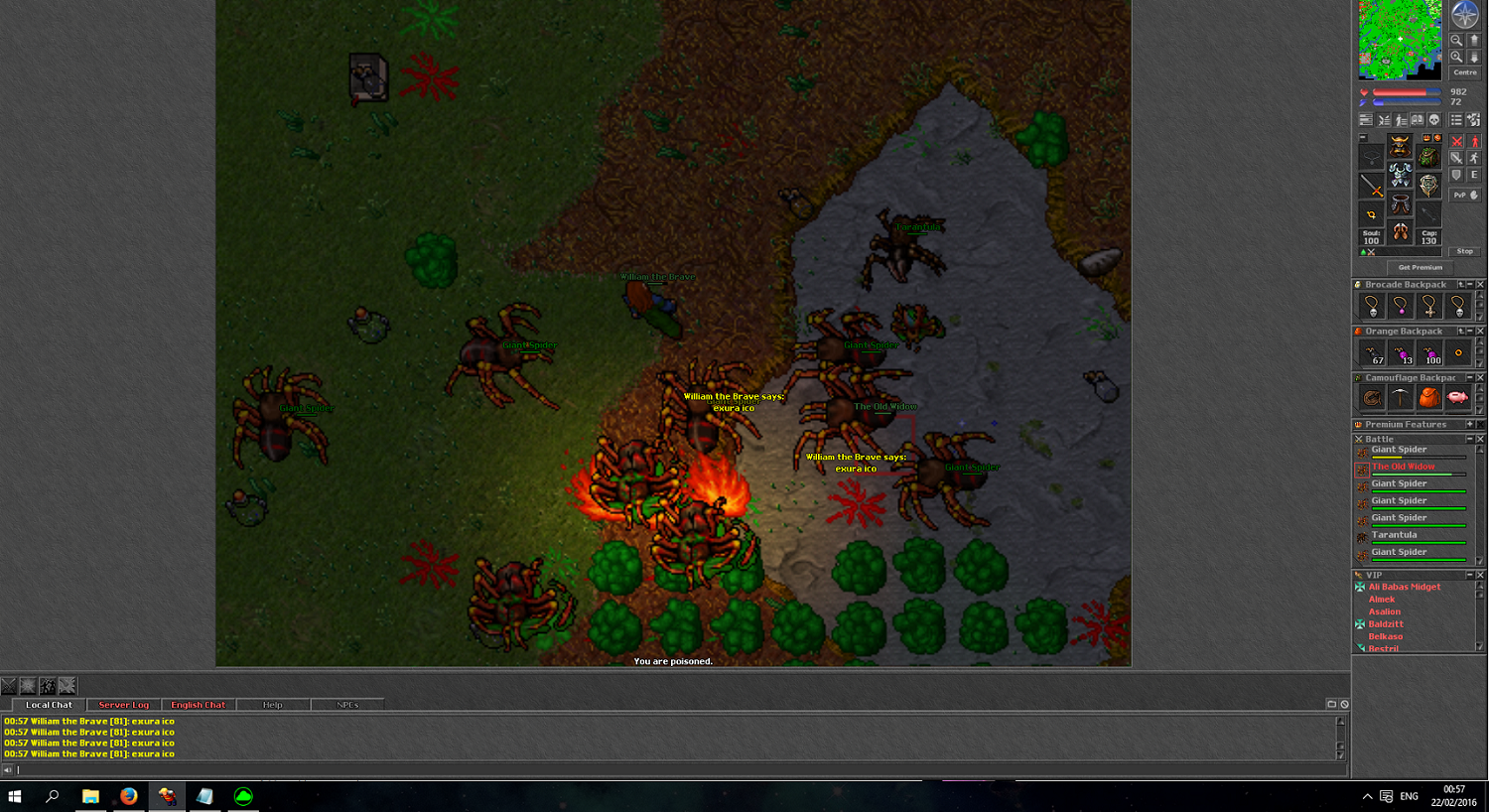Toggle the PvP mode button
Screen dimensions: 1489x812
click(1464, 195)
